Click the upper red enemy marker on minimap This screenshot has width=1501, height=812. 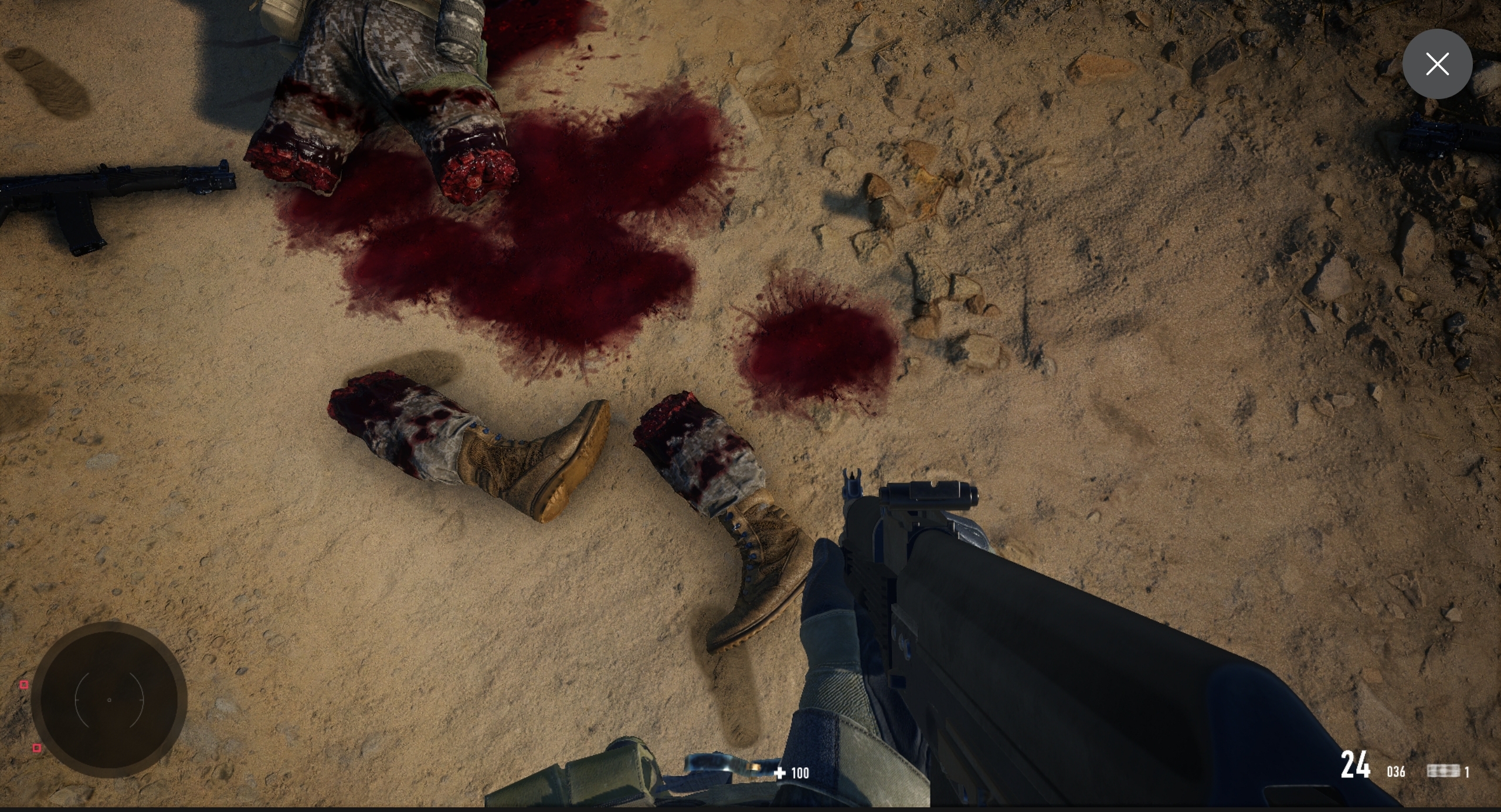click(25, 685)
